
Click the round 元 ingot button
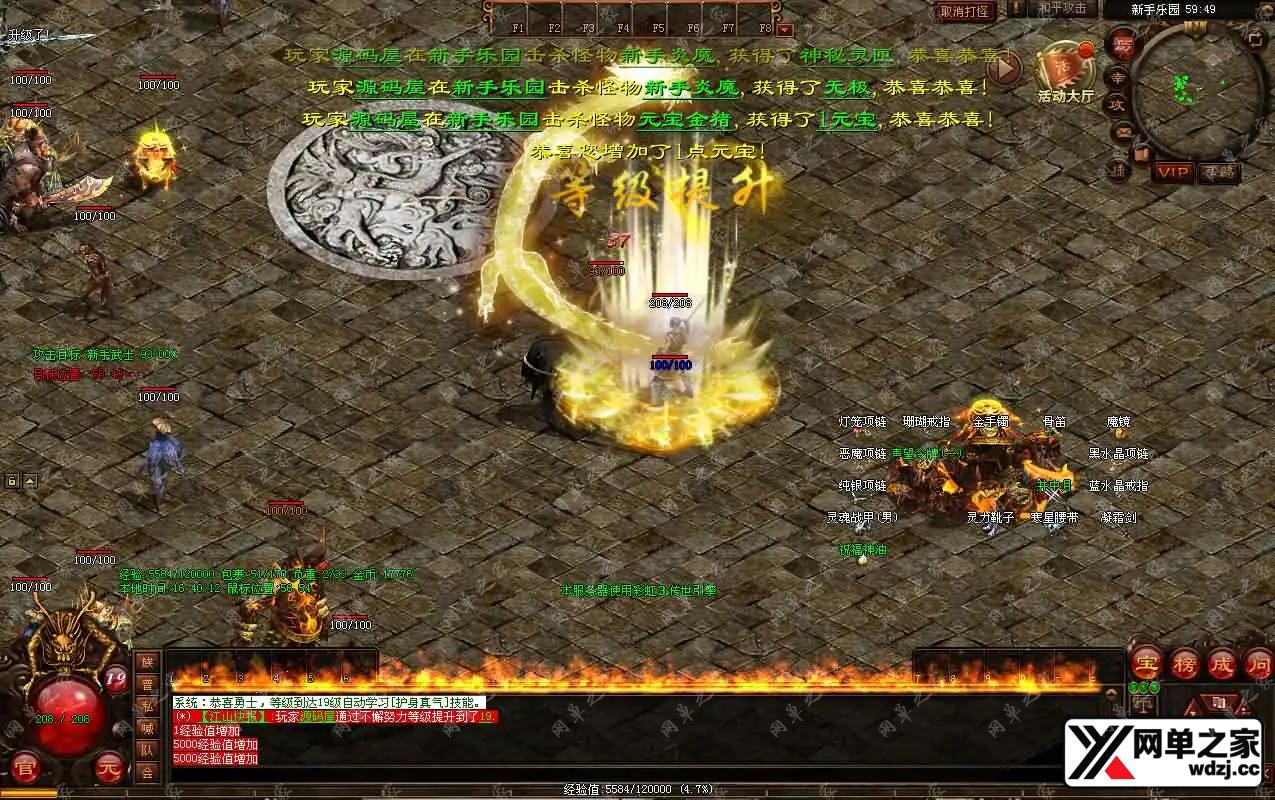[x=110, y=768]
